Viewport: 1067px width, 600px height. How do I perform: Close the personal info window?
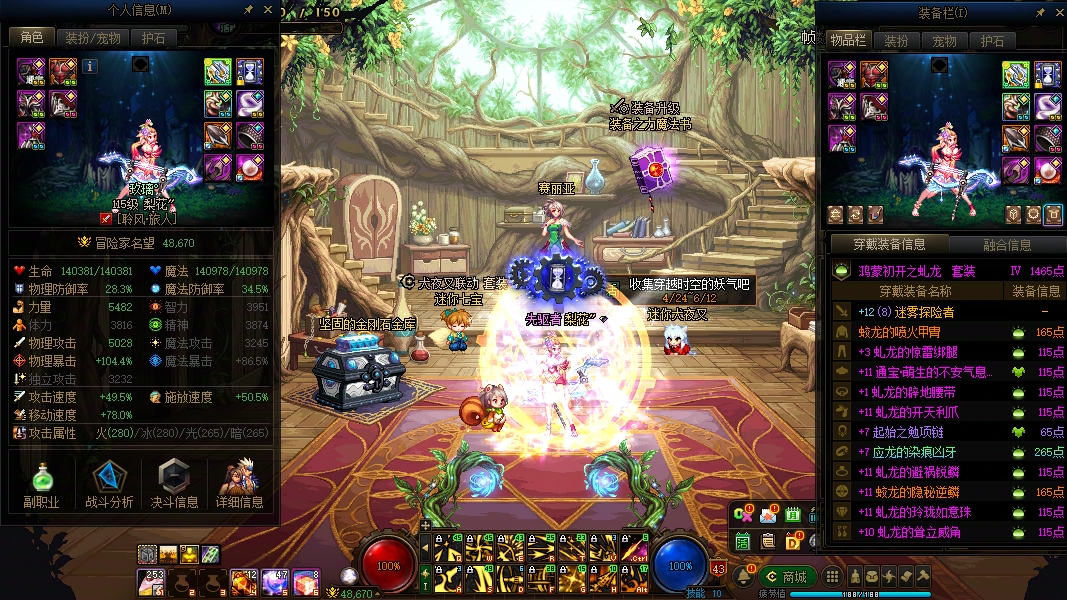(268, 10)
